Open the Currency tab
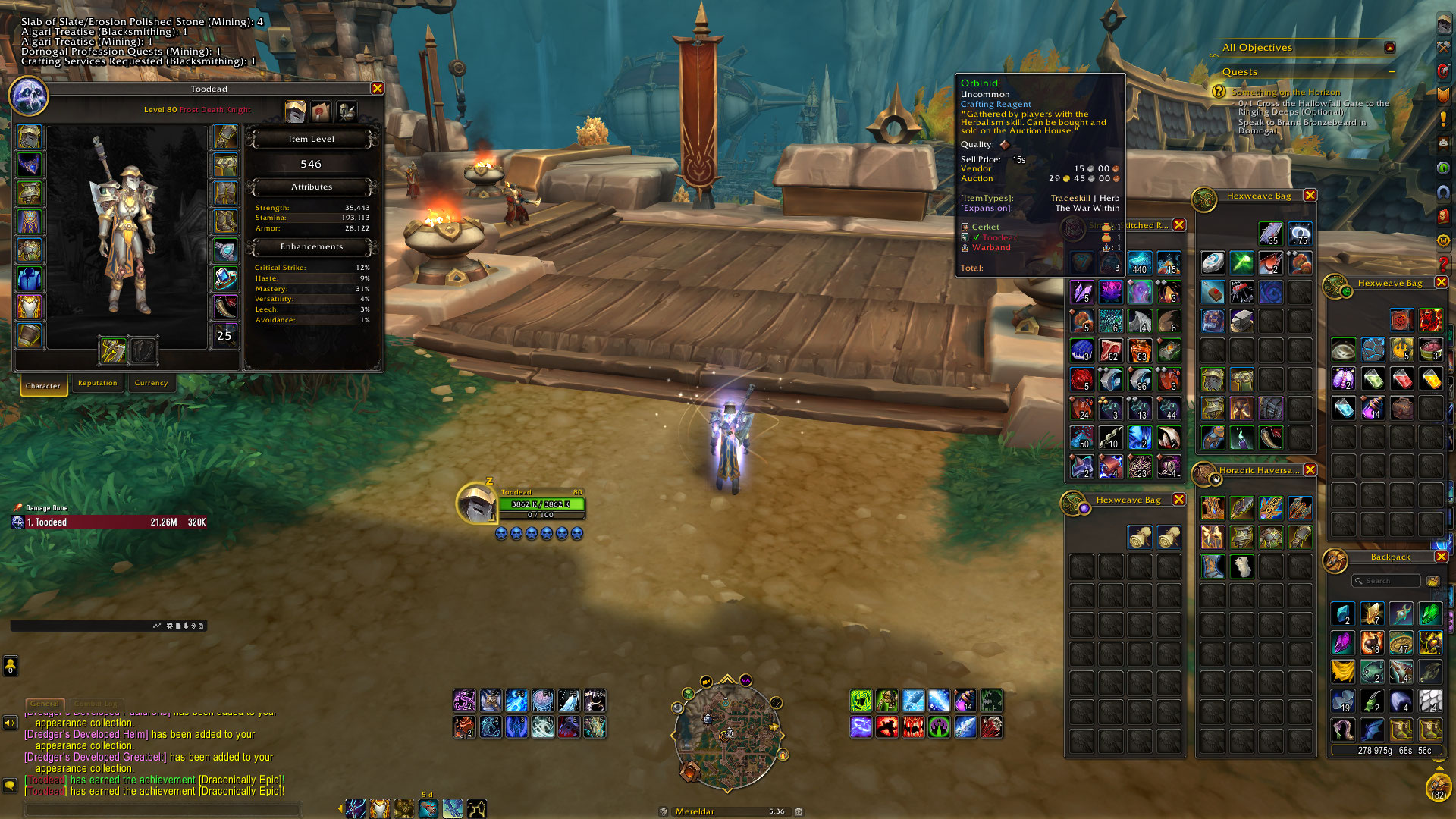The image size is (1456, 819). 151,383
